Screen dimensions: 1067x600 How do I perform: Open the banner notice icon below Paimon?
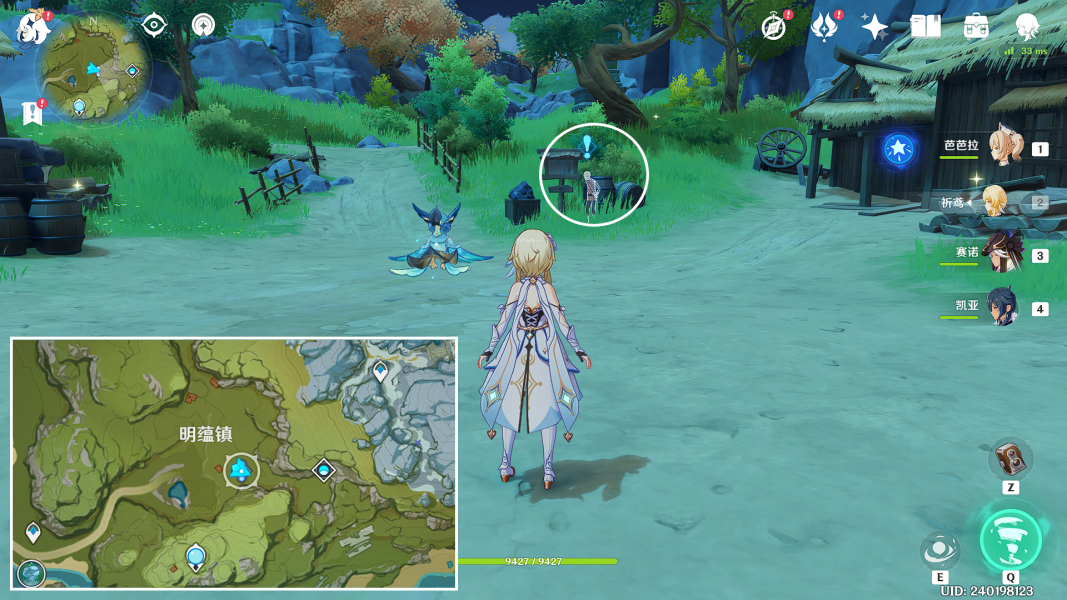[32, 113]
